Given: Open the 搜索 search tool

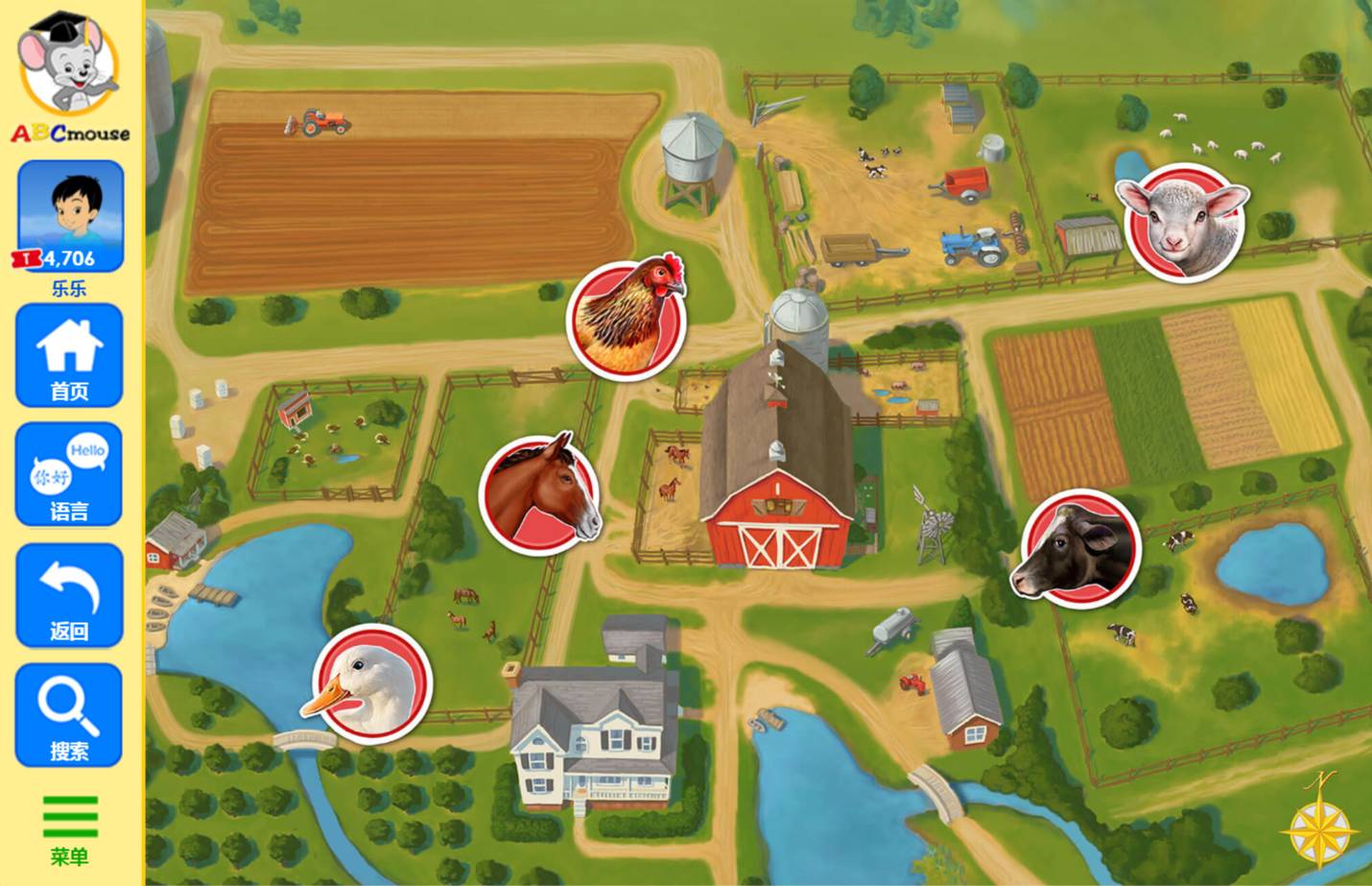Looking at the screenshot, I should click(69, 716).
